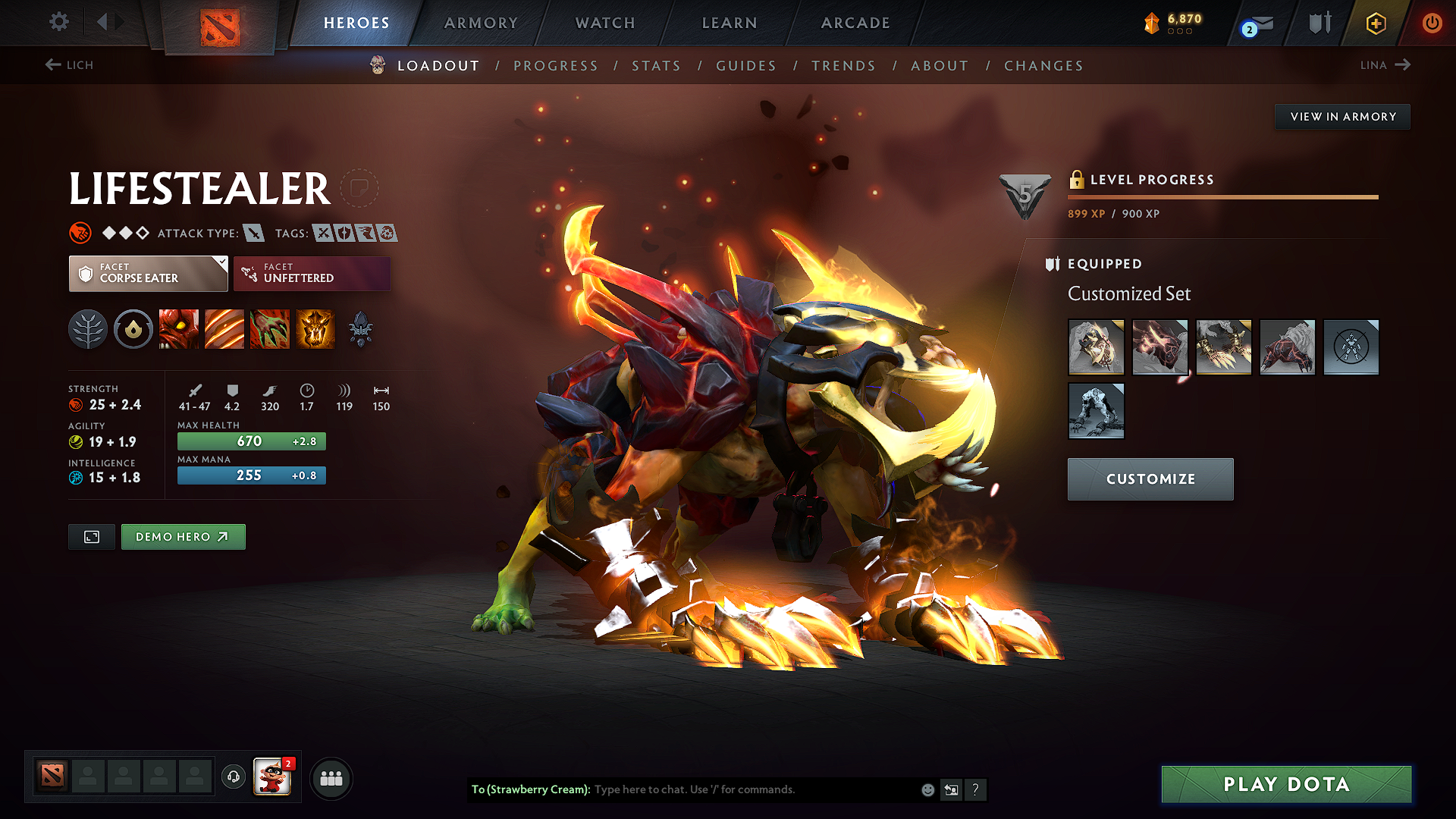
Task: Open voice chat headset icon near party slots
Action: [x=233, y=777]
